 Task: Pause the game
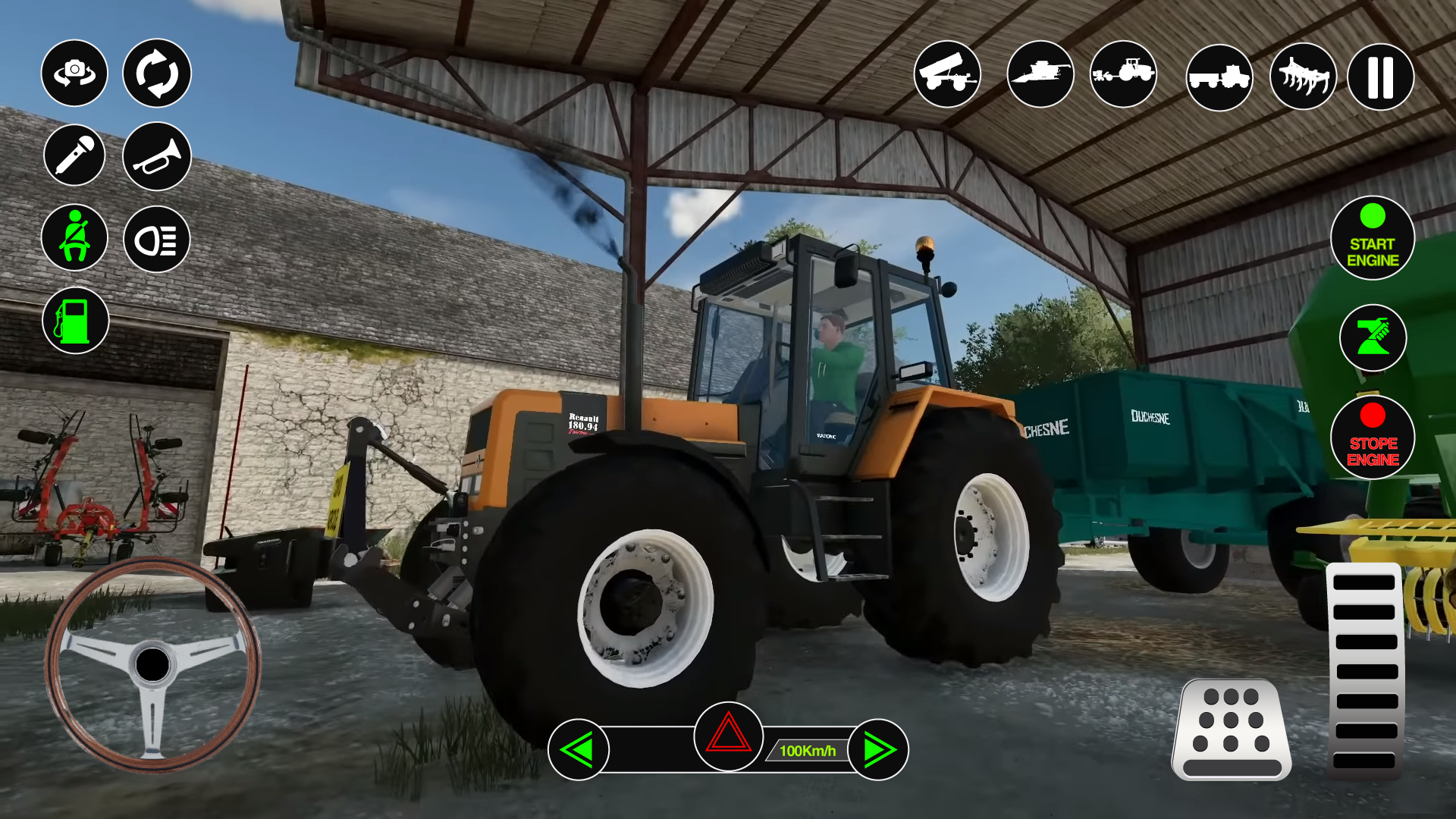click(1380, 74)
